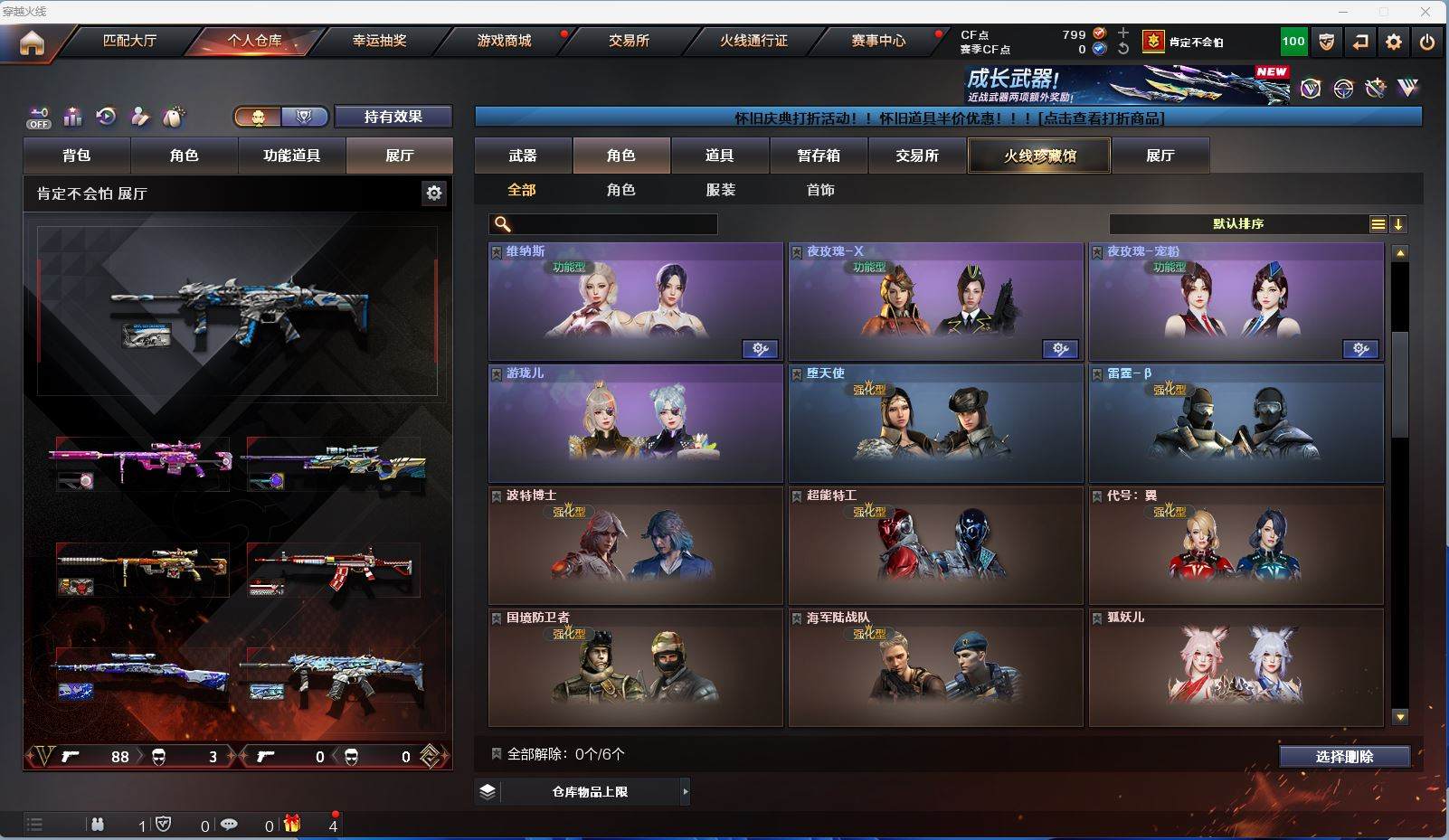
Task: Click the 选择删除 button
Action: tap(1344, 757)
